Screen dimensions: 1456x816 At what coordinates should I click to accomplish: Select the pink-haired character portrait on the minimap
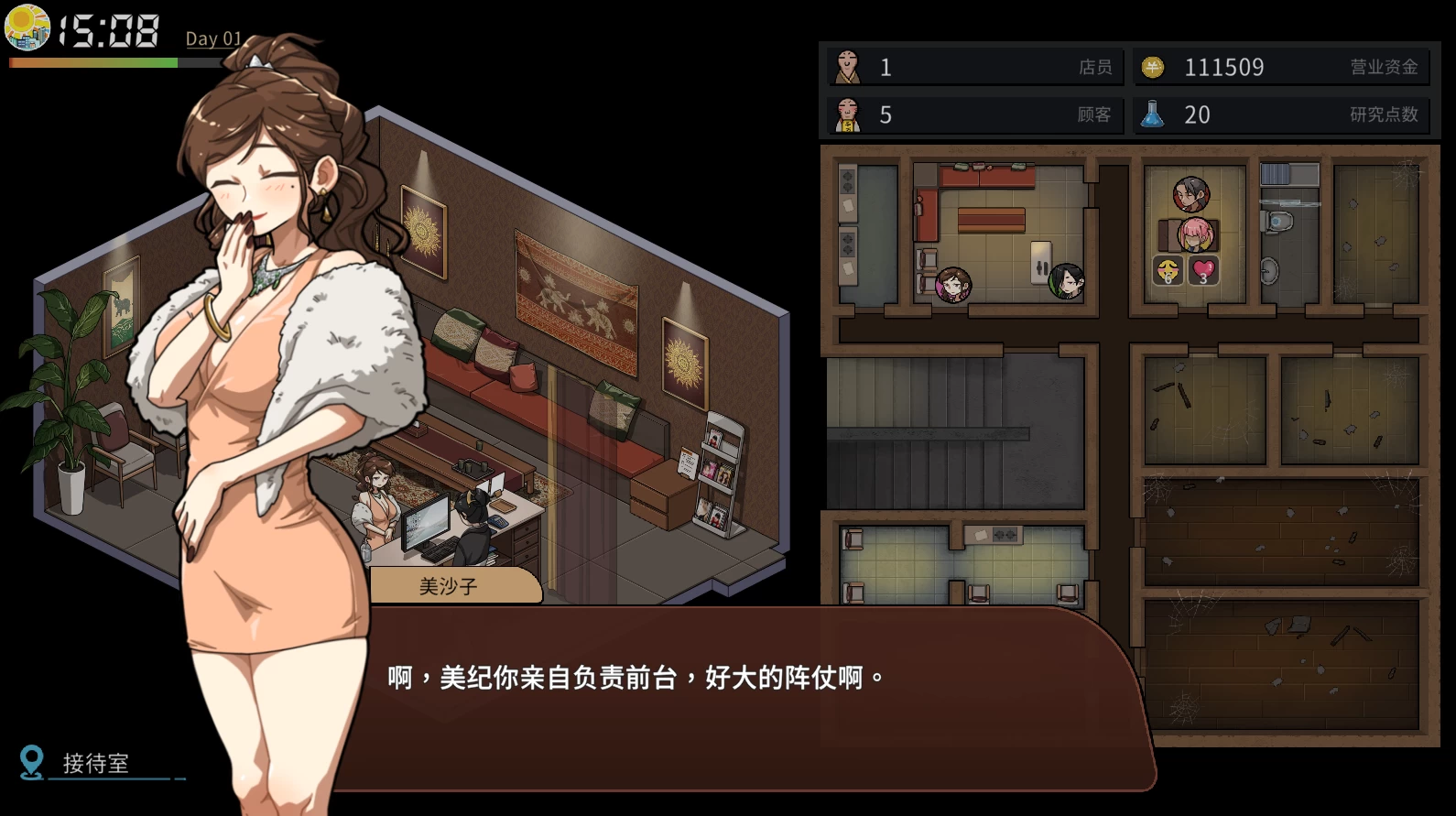[1197, 234]
